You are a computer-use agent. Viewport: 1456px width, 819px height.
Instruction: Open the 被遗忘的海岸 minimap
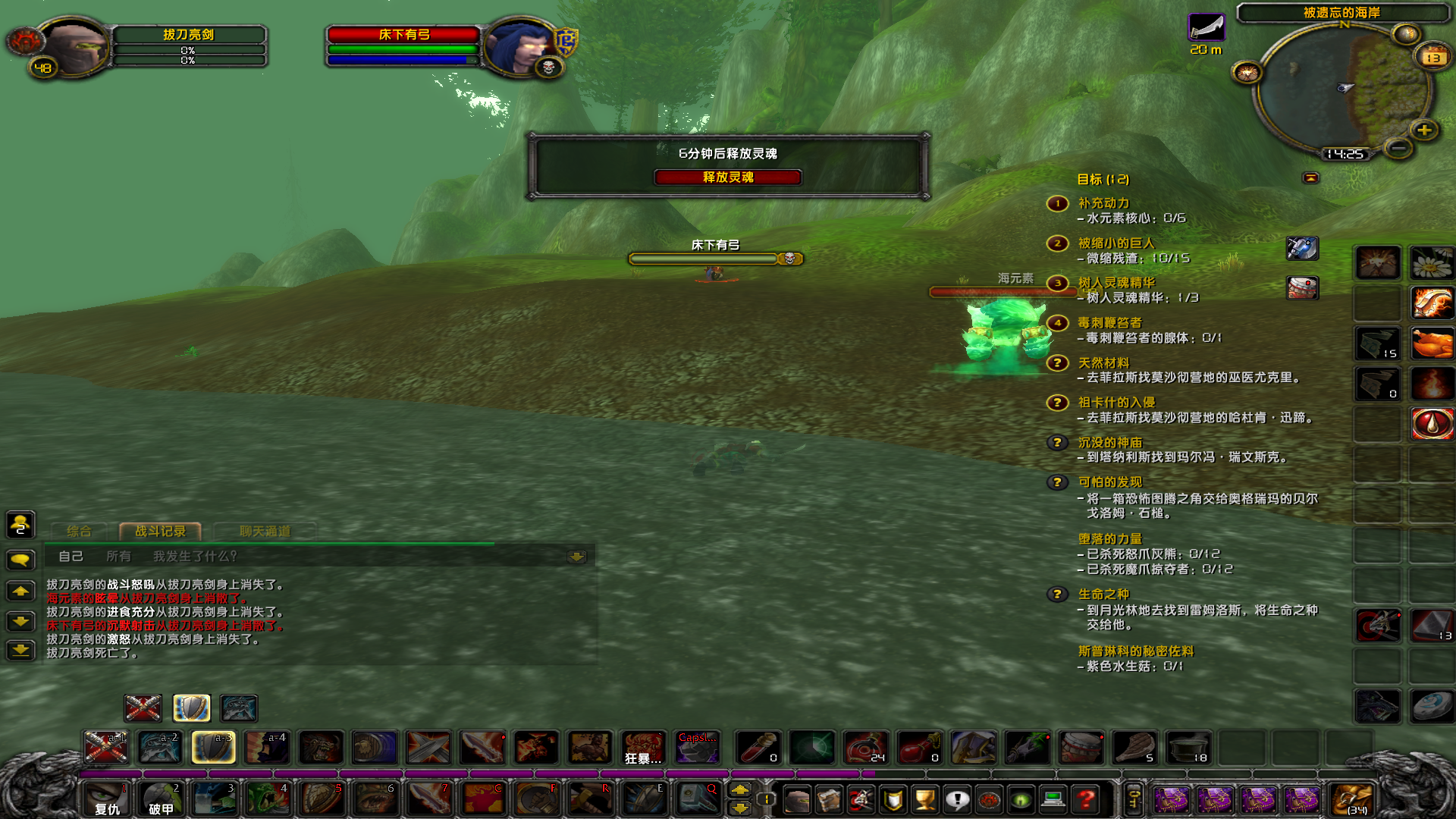point(1342,87)
